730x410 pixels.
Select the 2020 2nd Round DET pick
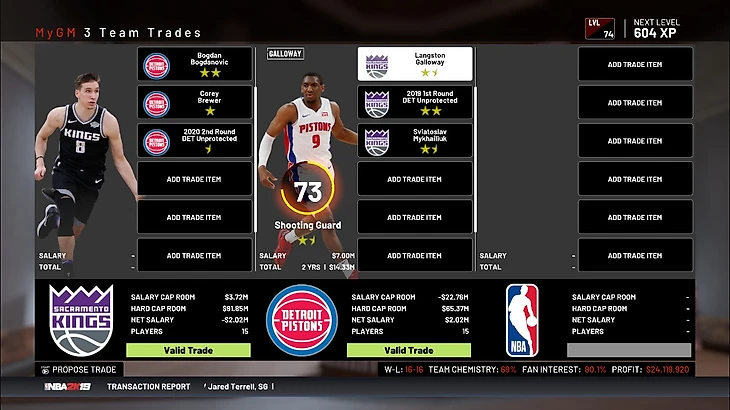(x=194, y=141)
